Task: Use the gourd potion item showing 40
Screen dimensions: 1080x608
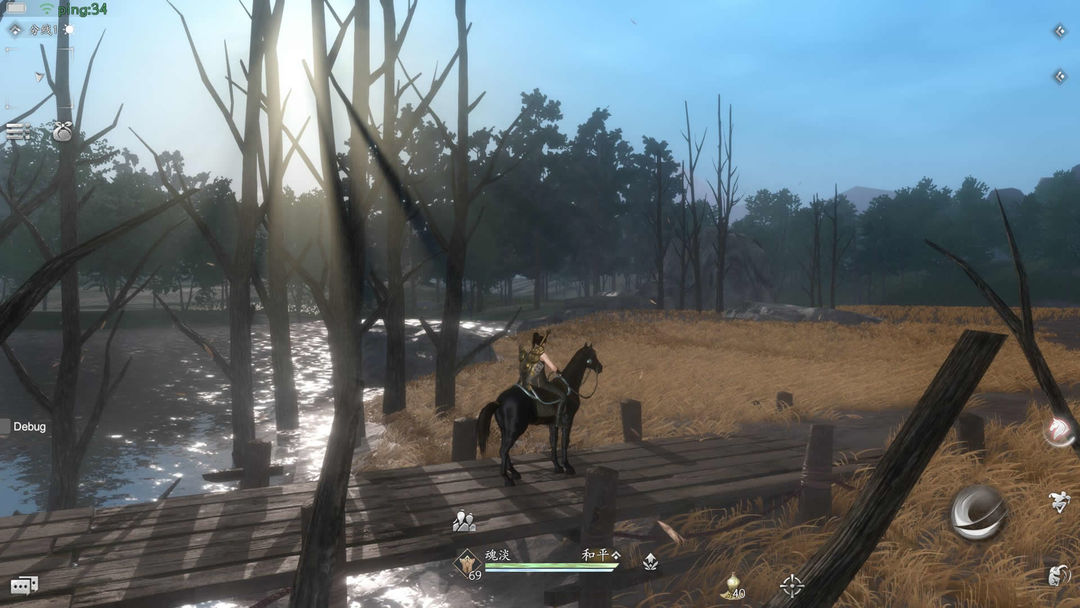Action: (733, 586)
